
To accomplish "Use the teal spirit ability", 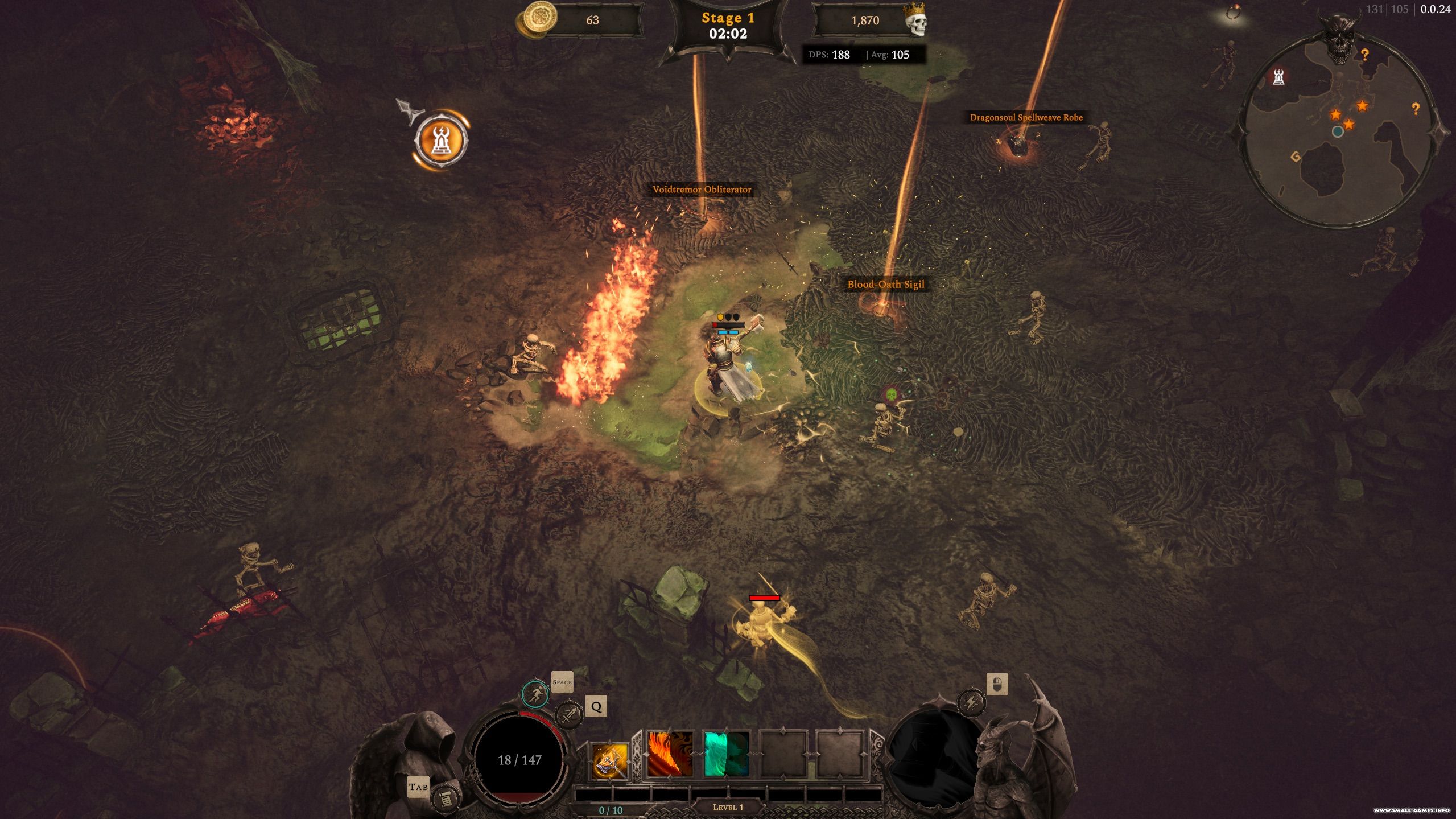I will tap(726, 754).
